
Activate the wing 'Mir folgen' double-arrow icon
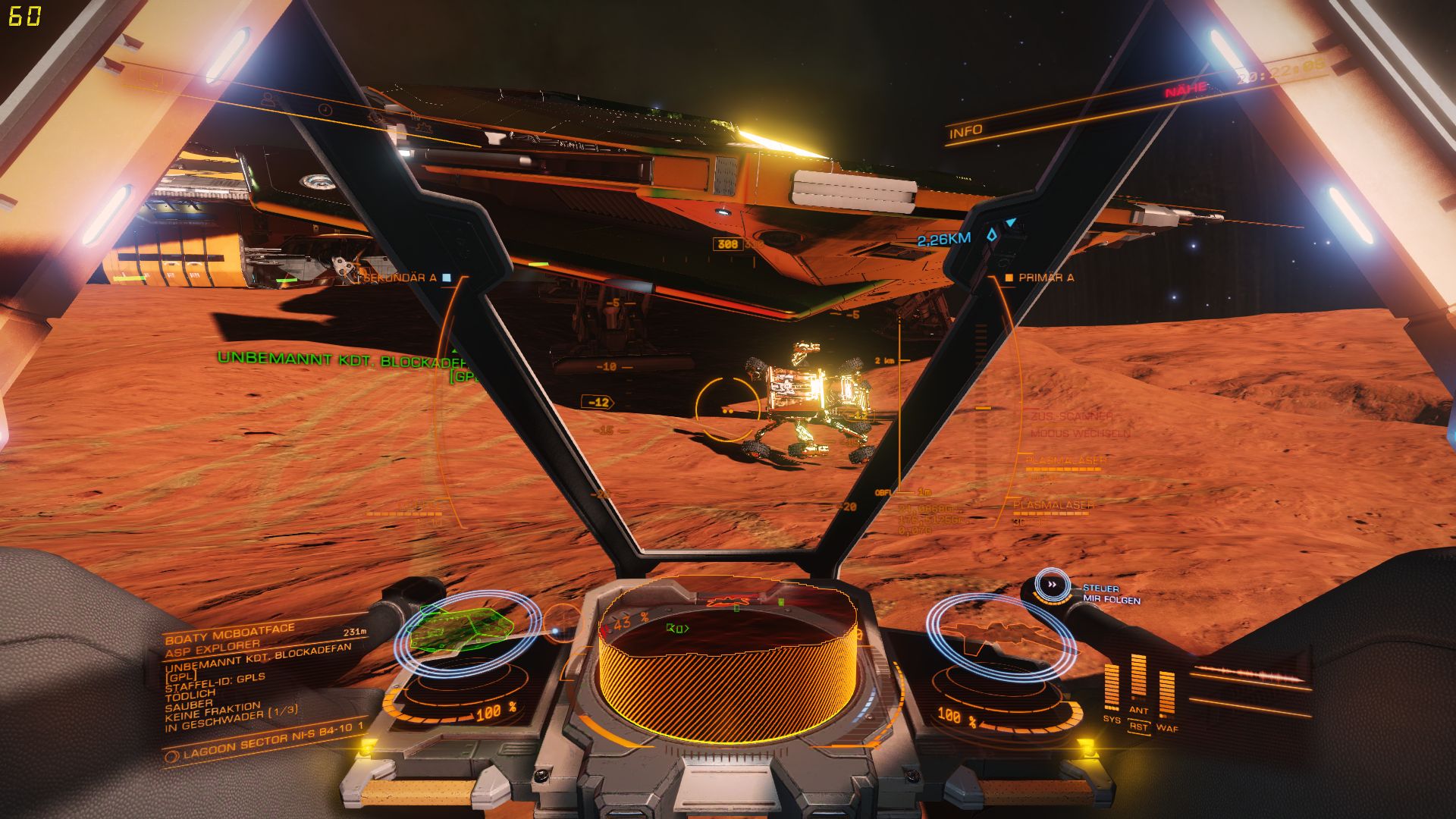1052,585
